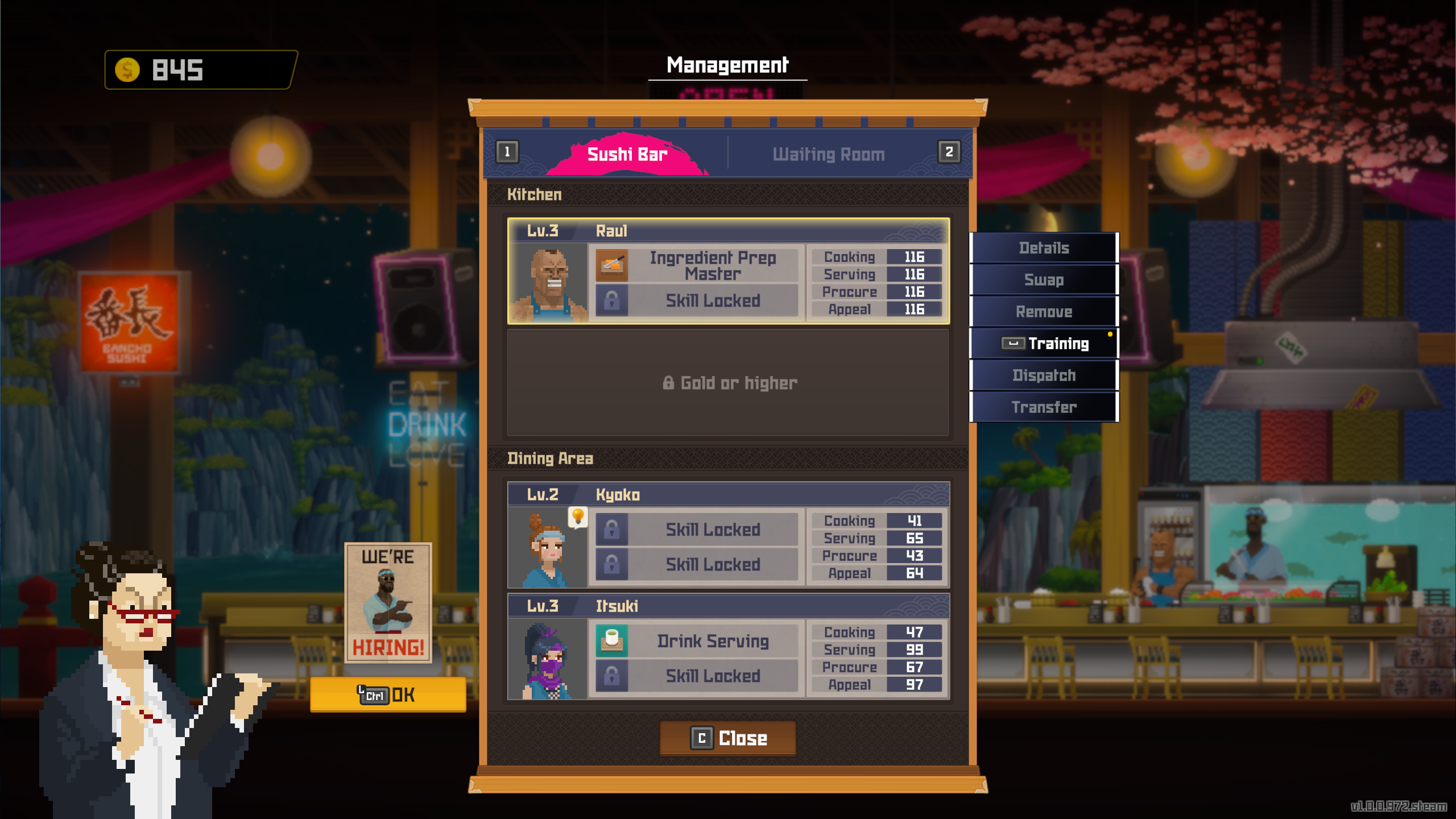
Task: Click the padlock icon on Raul's locked skill
Action: point(613,301)
